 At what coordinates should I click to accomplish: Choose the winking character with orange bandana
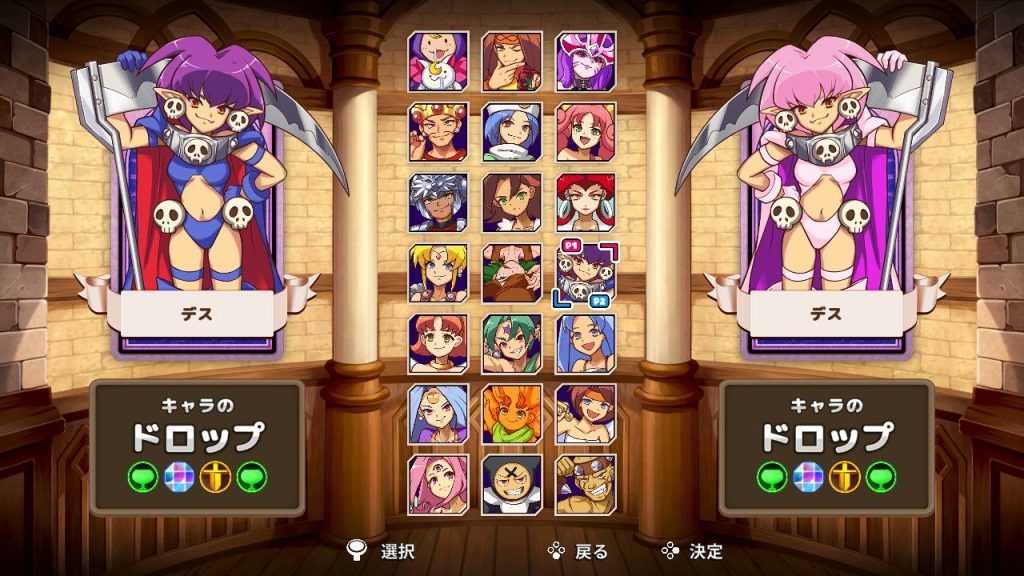[512, 62]
